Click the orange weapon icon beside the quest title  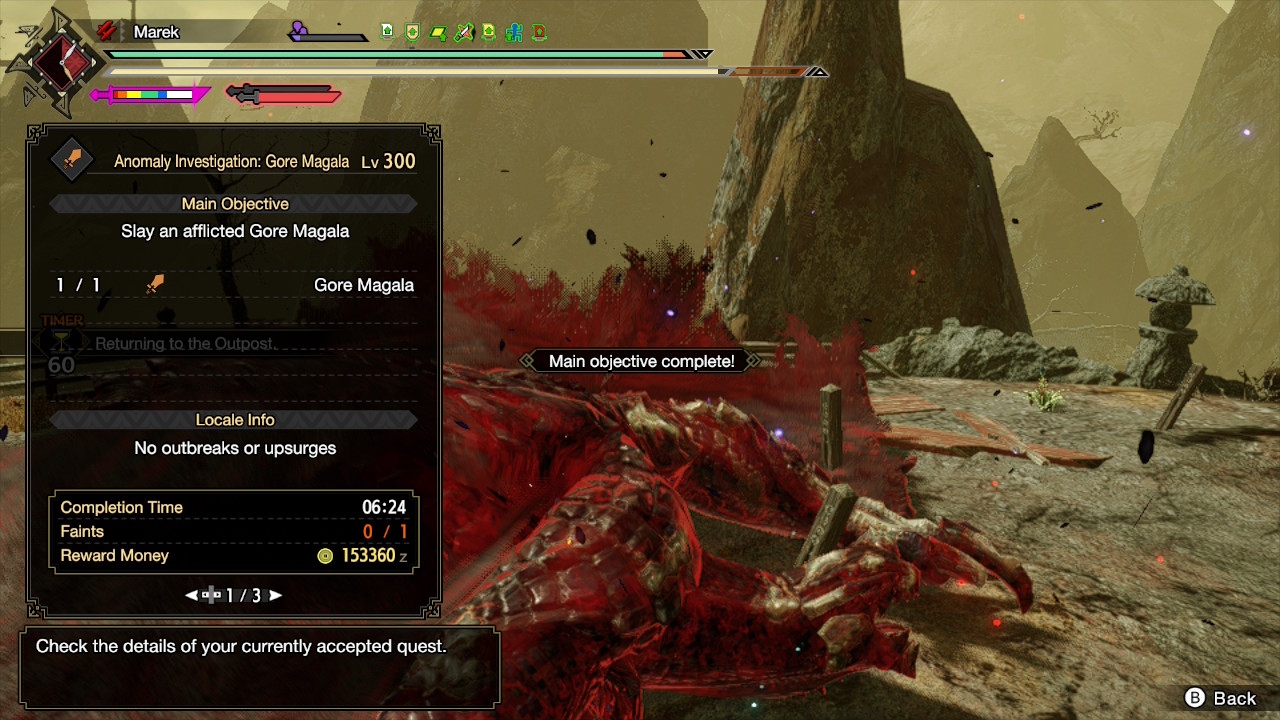(72, 160)
